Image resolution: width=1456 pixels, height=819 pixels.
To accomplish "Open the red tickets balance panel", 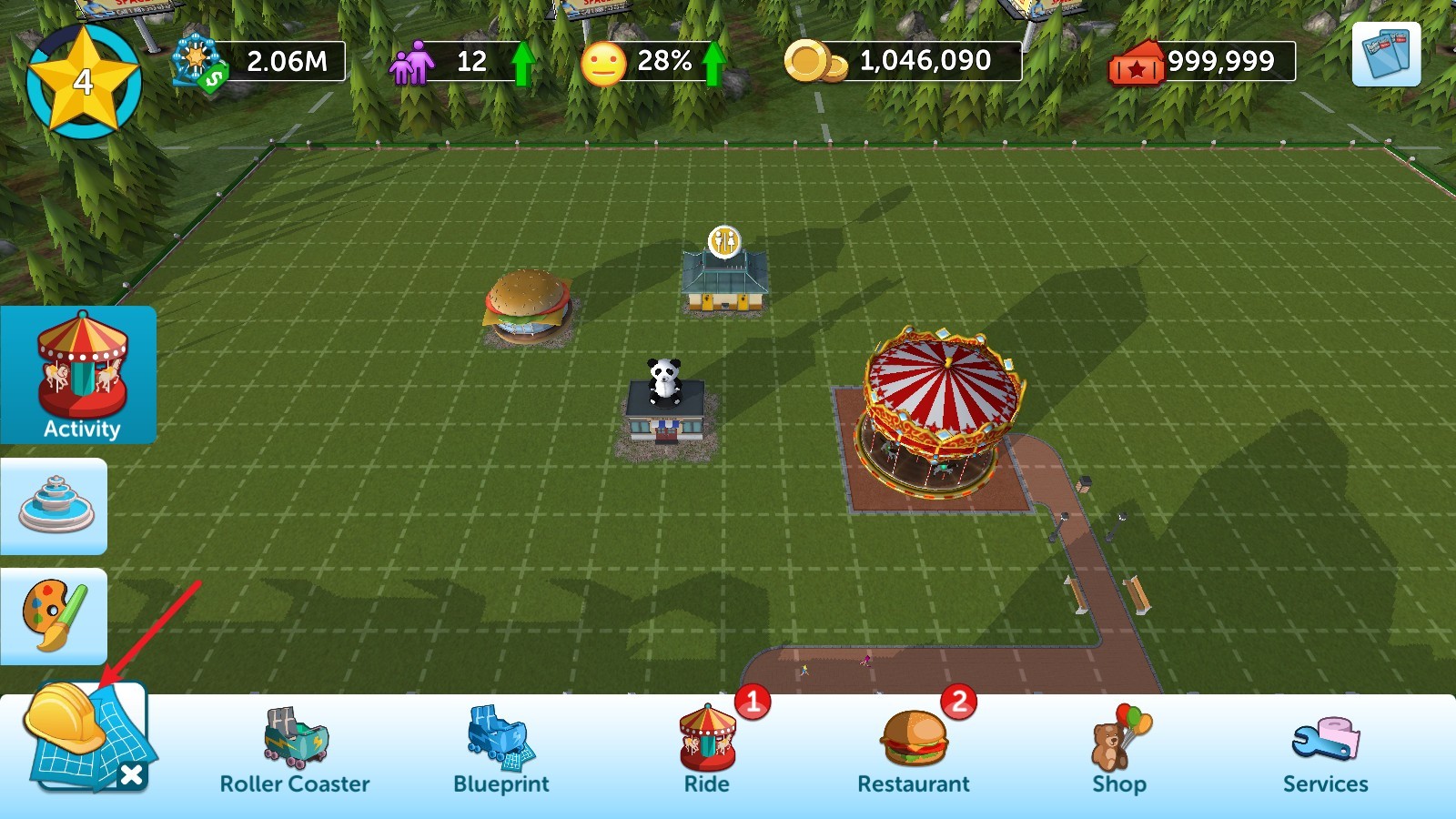I will pos(1202,62).
